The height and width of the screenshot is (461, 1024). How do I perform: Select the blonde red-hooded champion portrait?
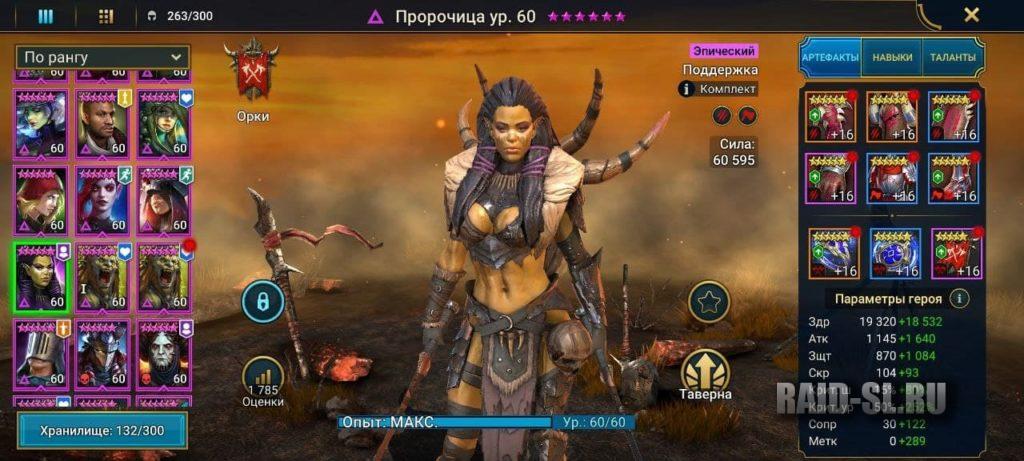pyautogui.click(x=42, y=199)
